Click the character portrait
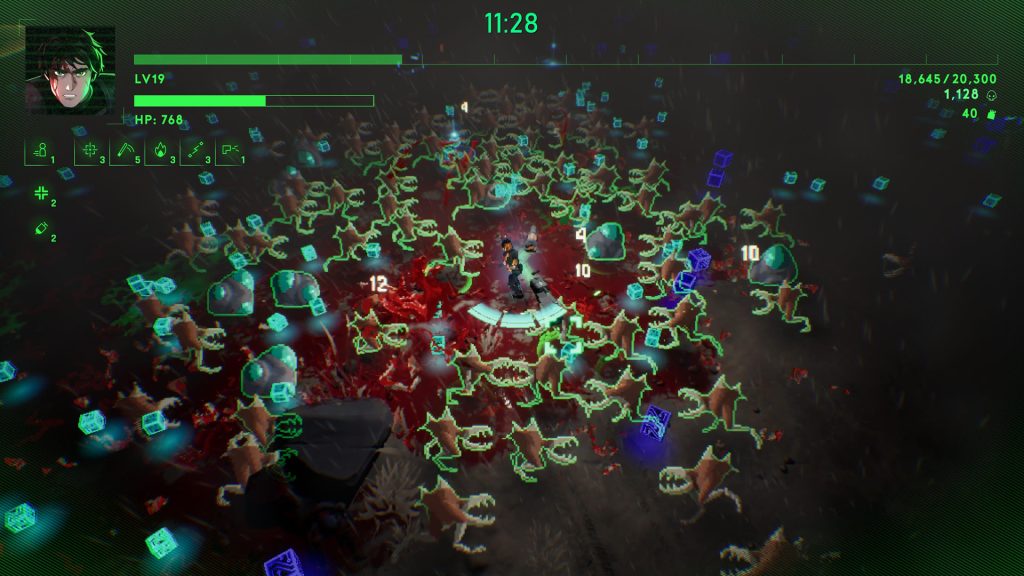This screenshot has height=576, width=1024. point(69,69)
